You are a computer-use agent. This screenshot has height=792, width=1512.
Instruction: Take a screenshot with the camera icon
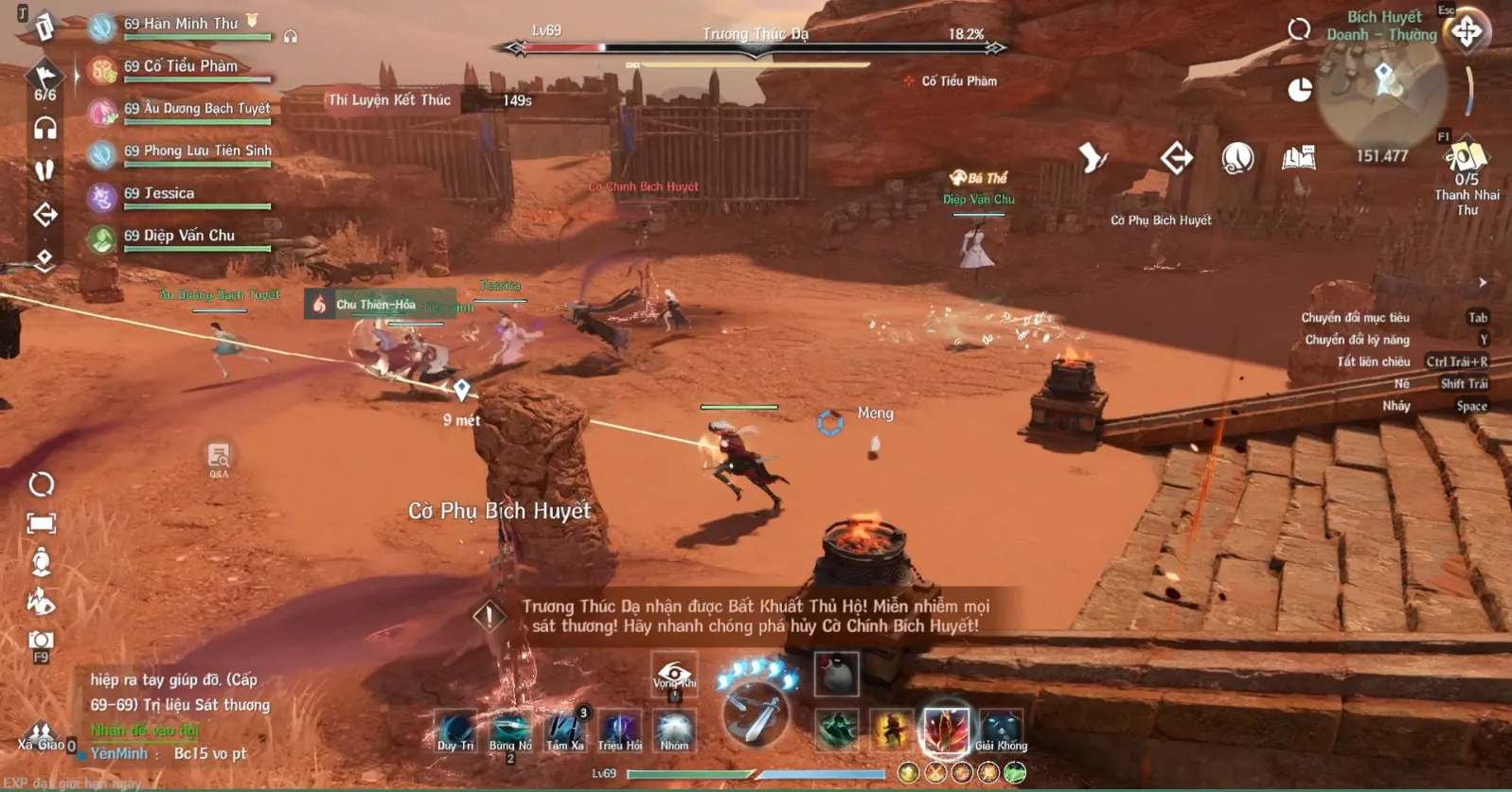coord(41,642)
